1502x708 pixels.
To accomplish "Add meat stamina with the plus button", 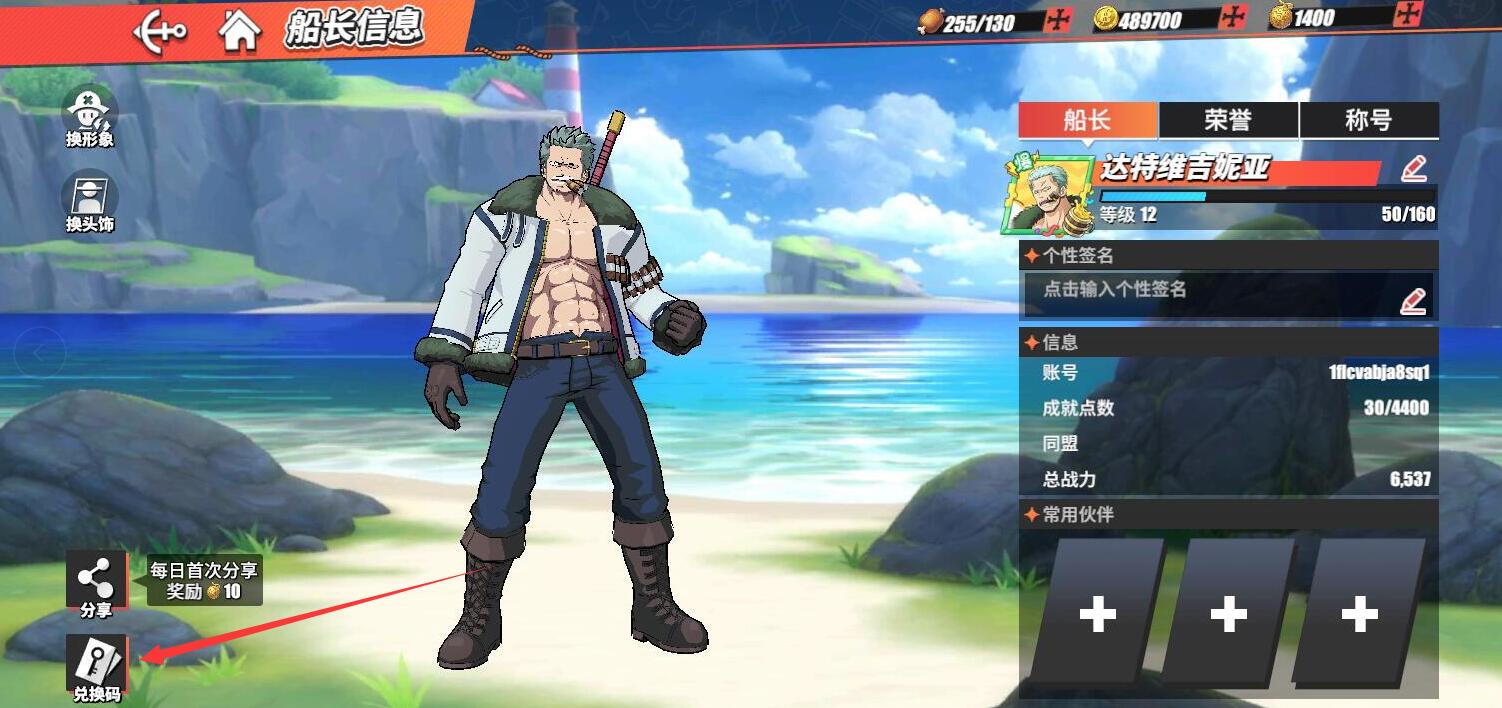I will pos(1057,20).
